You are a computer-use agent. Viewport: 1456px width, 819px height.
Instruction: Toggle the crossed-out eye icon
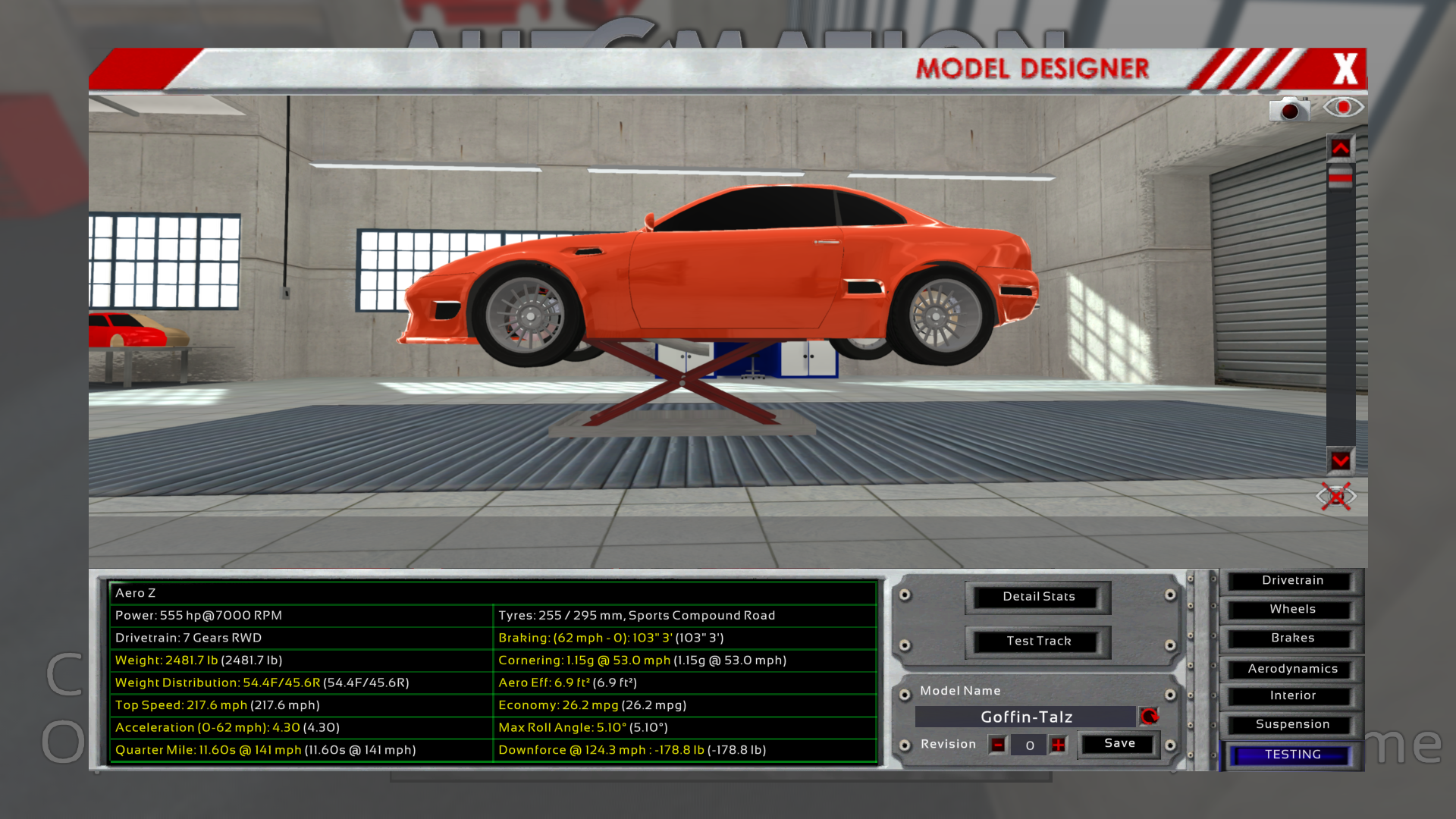coord(1335,497)
